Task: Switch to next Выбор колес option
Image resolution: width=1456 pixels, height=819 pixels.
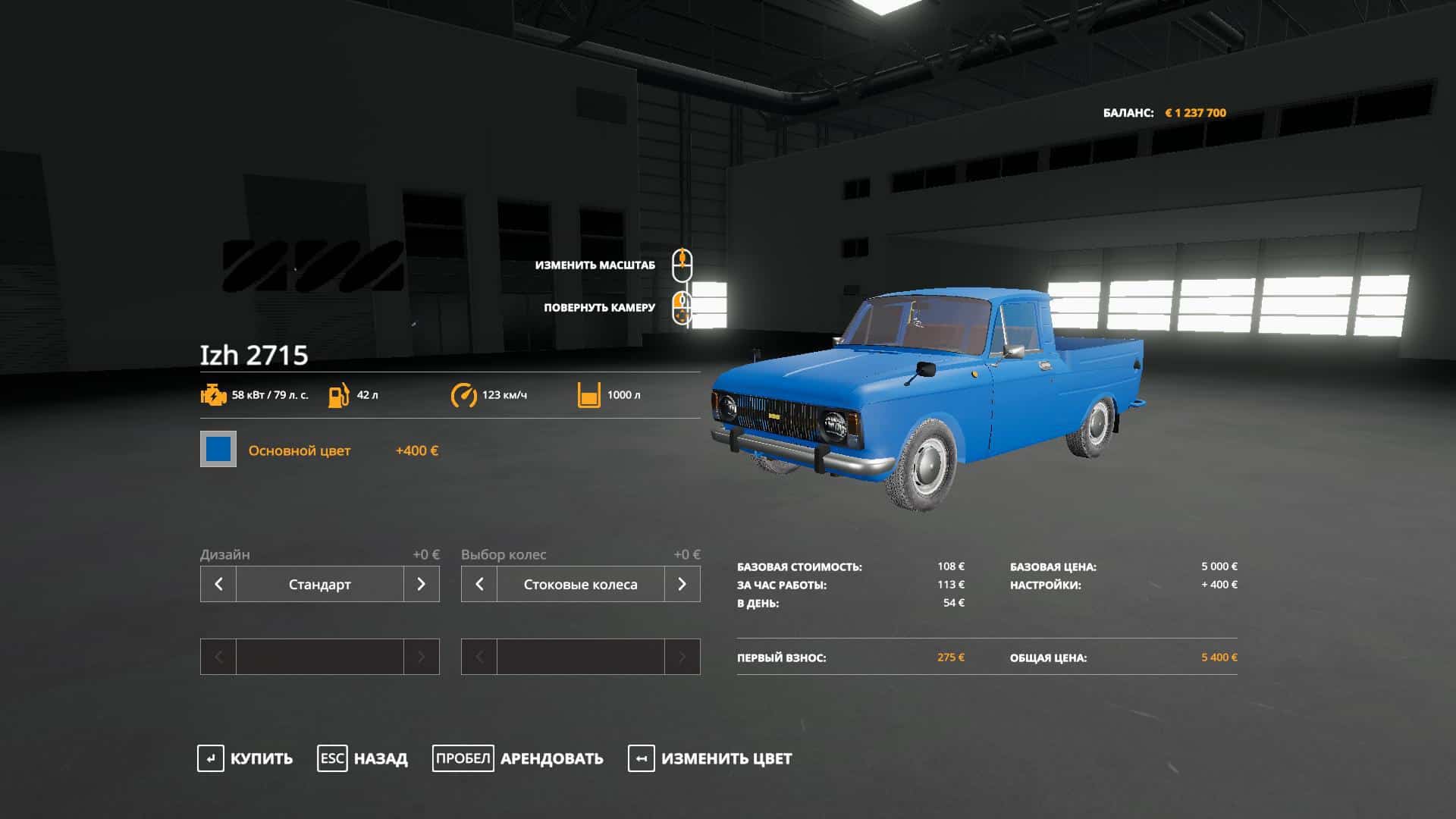Action: [682, 584]
